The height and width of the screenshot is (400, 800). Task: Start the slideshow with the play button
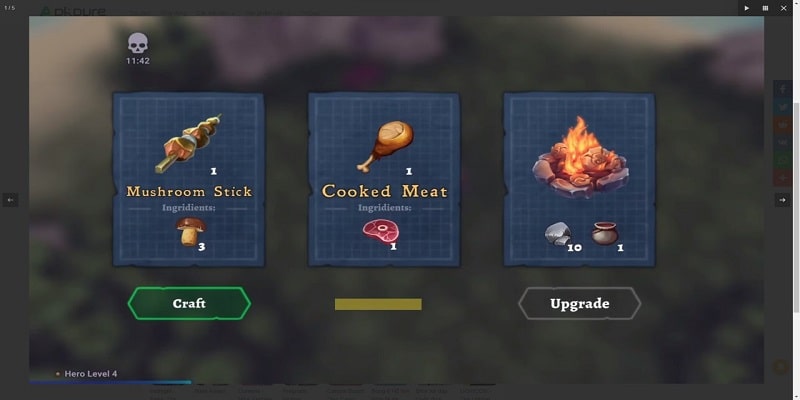coord(746,8)
